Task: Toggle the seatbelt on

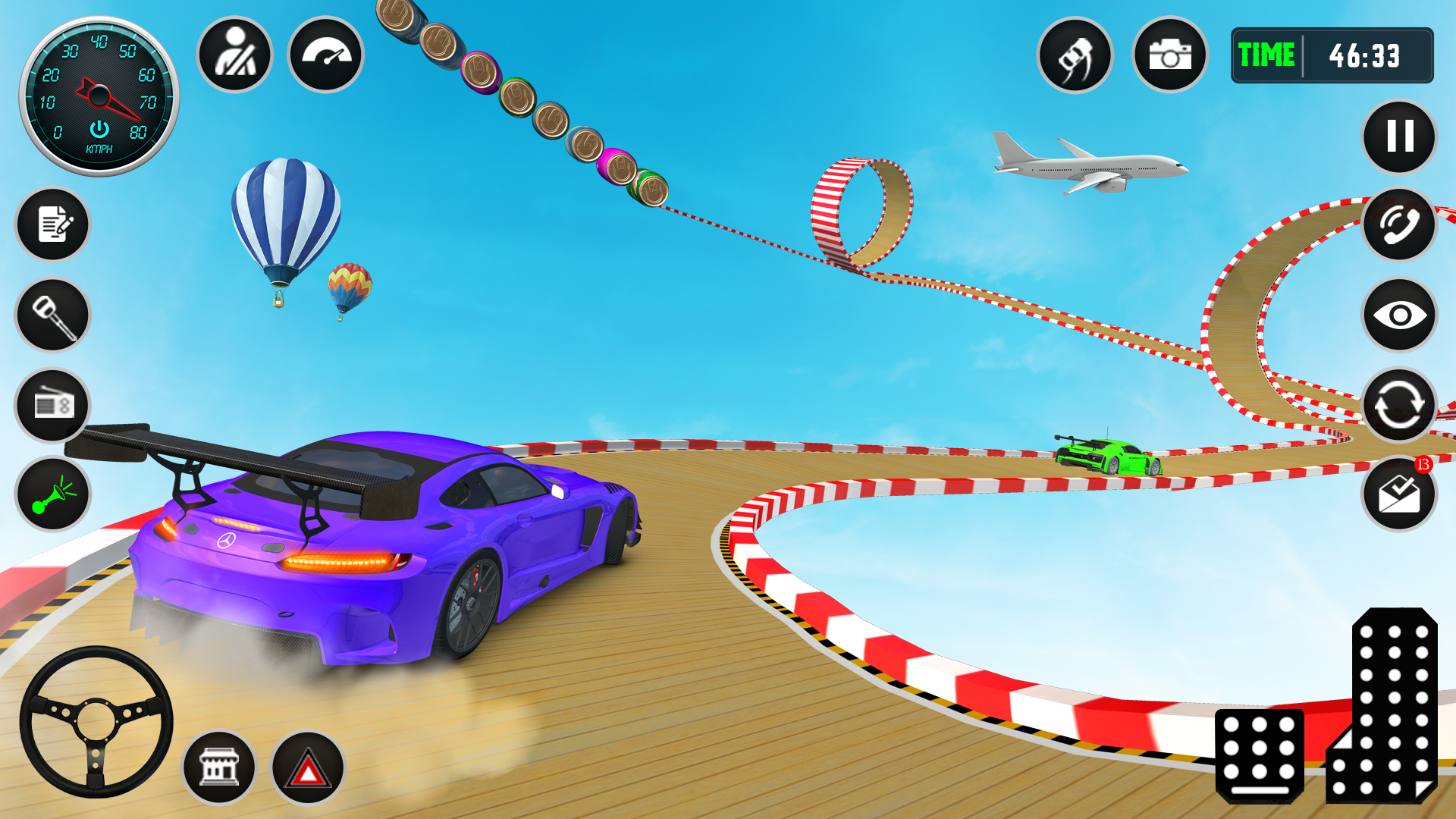Action: pyautogui.click(x=234, y=55)
